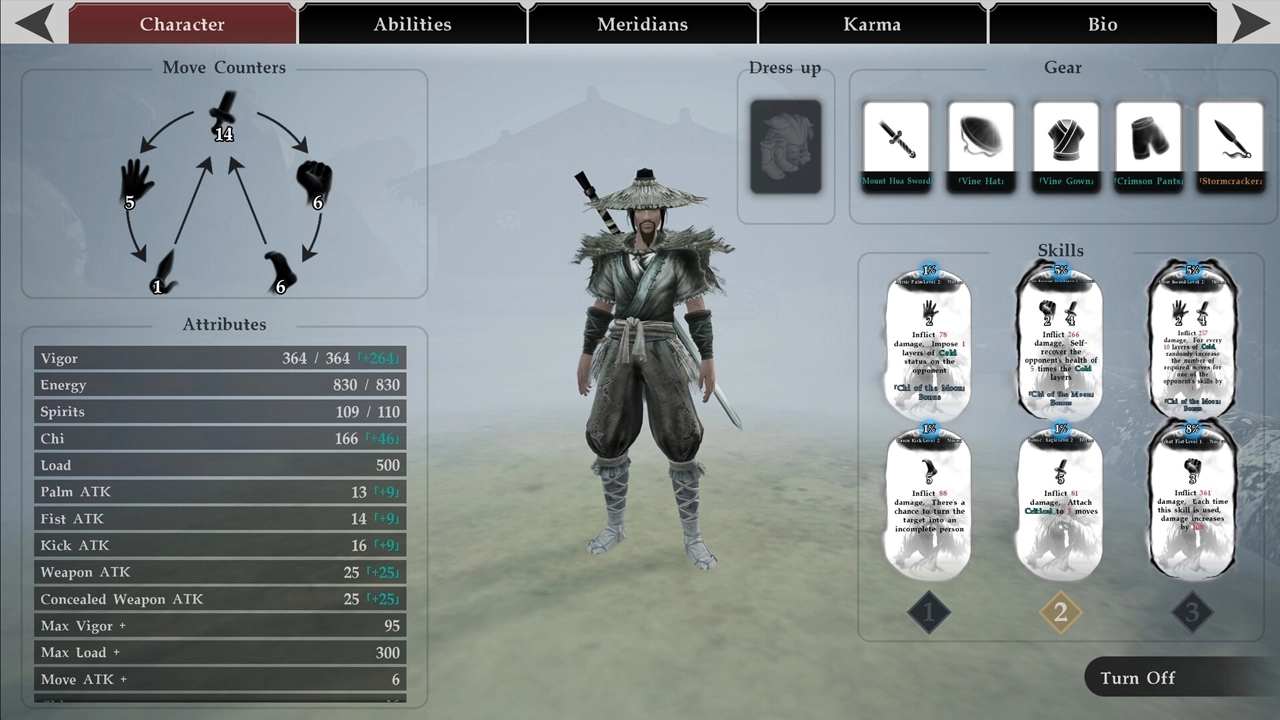The height and width of the screenshot is (720, 1280).
Task: Click the Turn Off button
Action: (1138, 678)
